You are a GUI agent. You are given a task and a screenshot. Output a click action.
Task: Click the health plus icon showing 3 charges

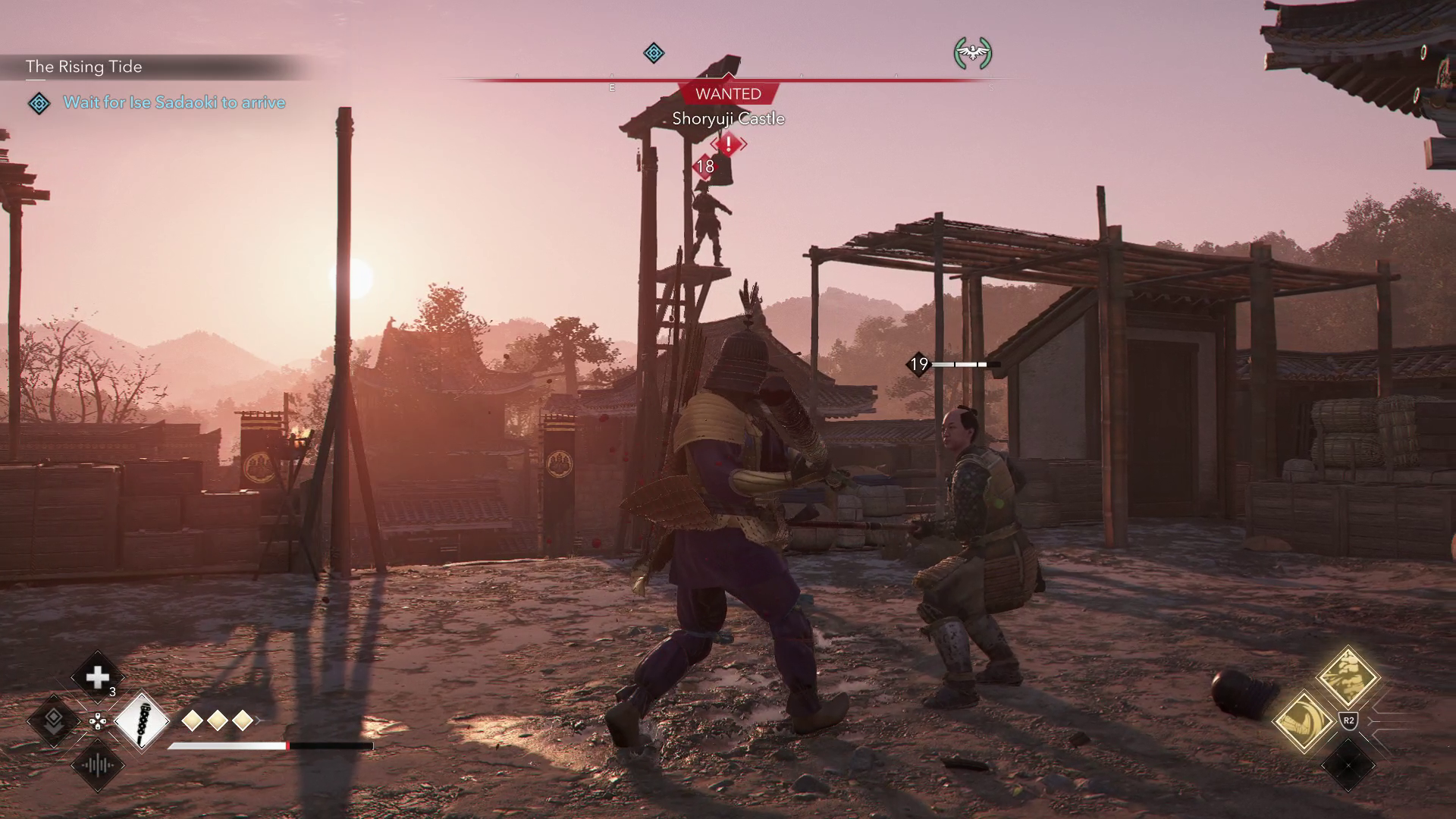(x=97, y=676)
